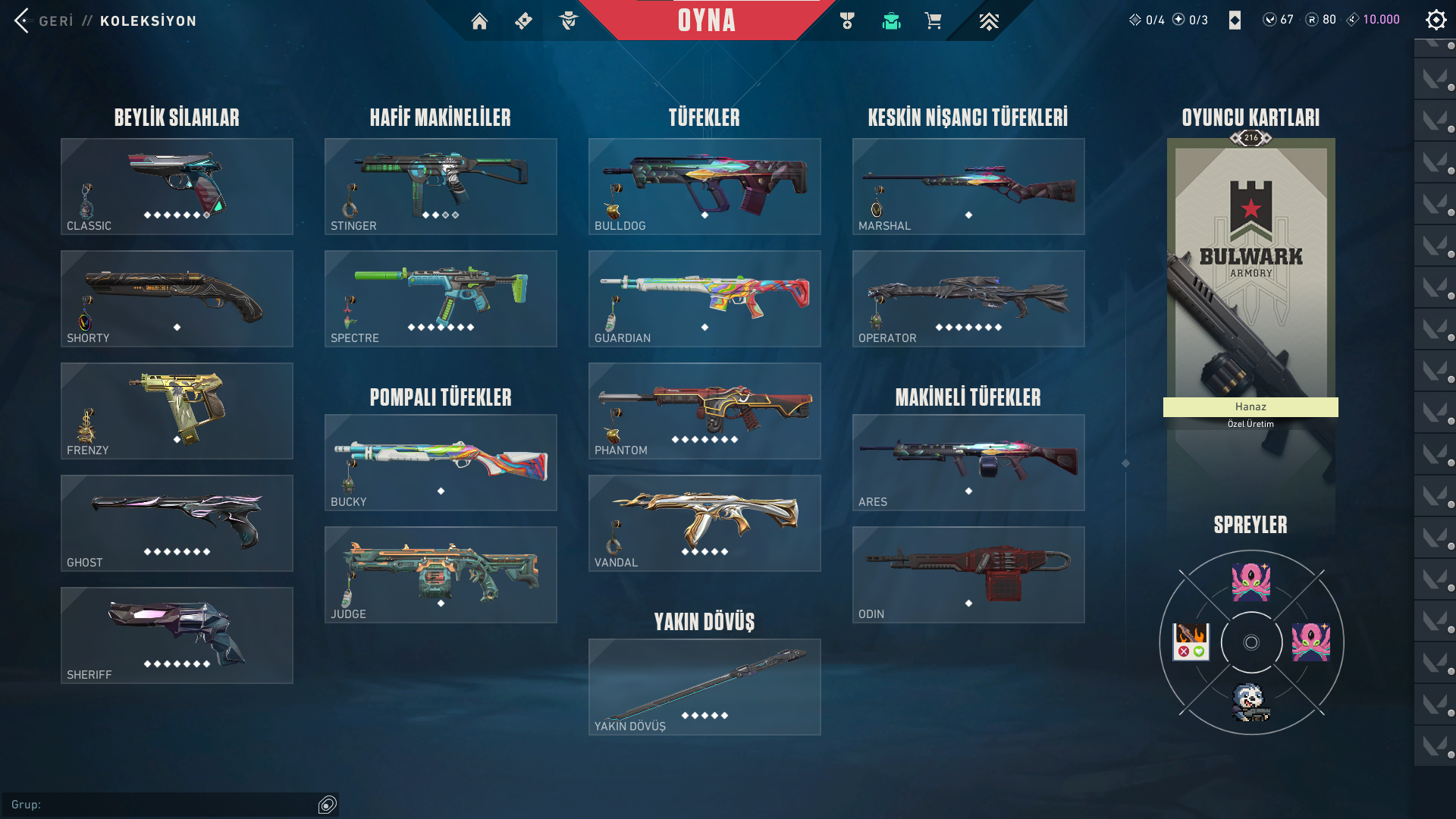Image resolution: width=1456 pixels, height=819 pixels.
Task: Select the Shorty weapon slot
Action: coord(177,299)
